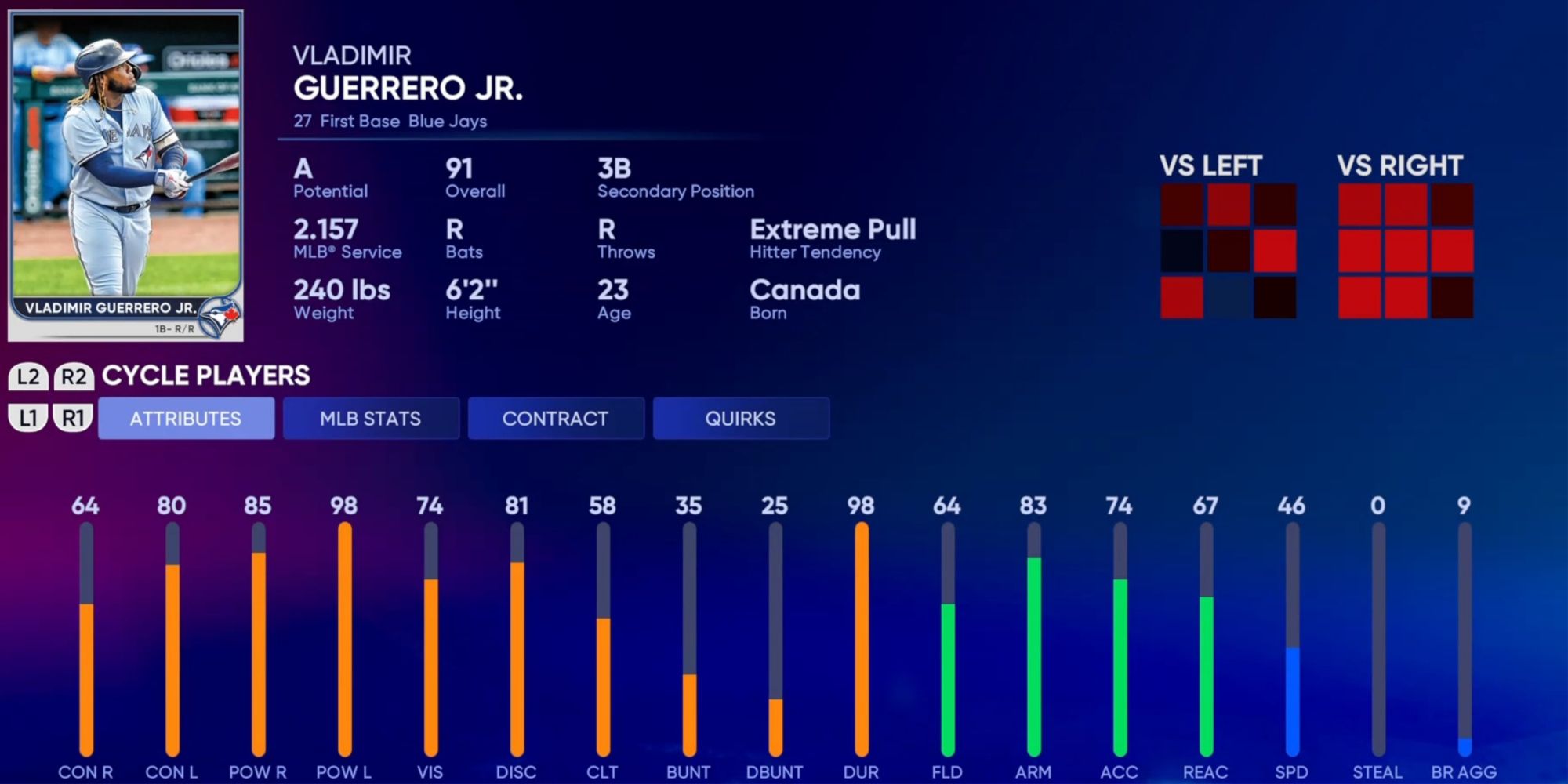Click the ATTRIBUTES tab
The height and width of the screenshot is (784, 1568).
point(187,418)
